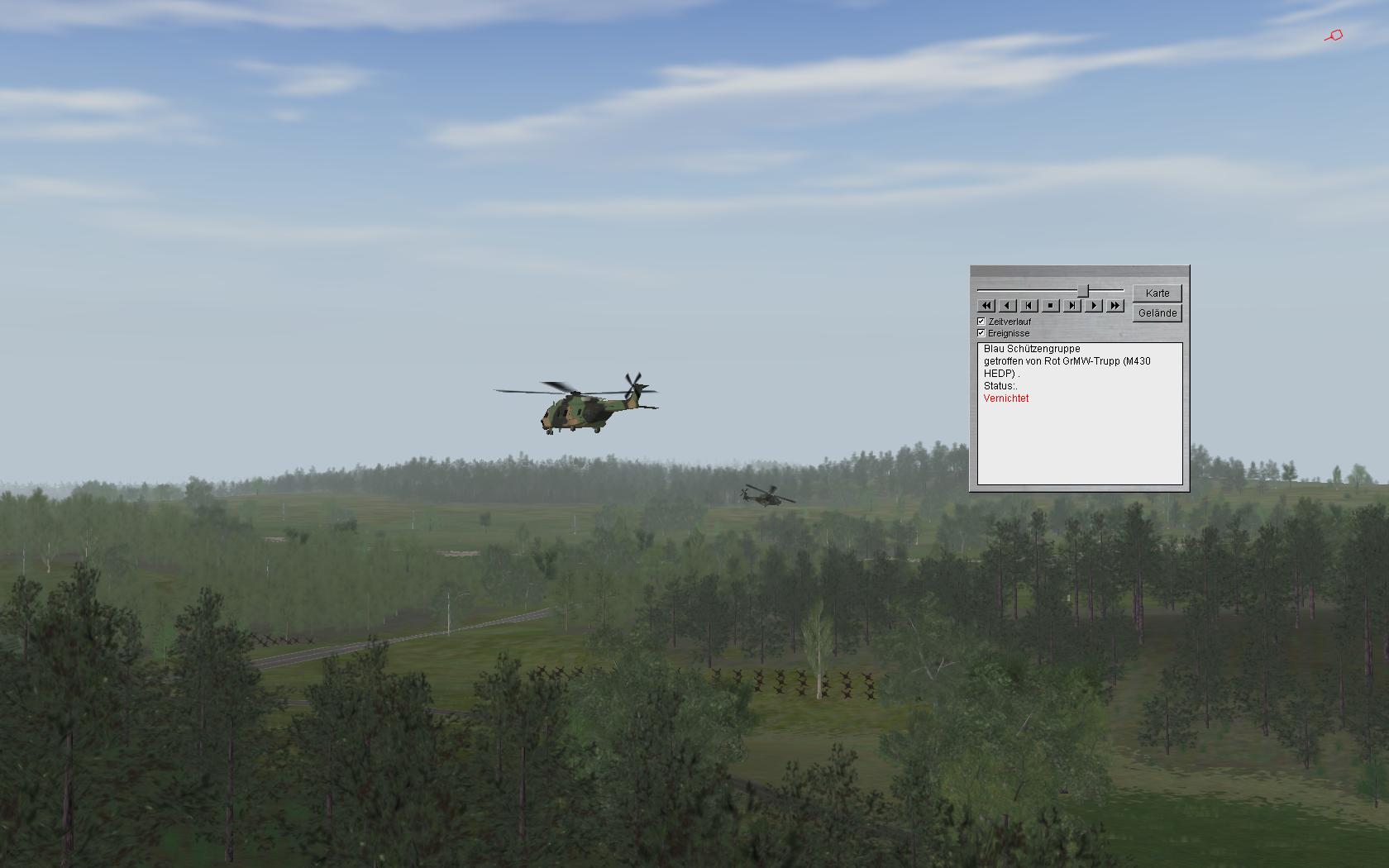The image size is (1389, 868).
Task: Step back to the previous event
Action: click(1029, 306)
